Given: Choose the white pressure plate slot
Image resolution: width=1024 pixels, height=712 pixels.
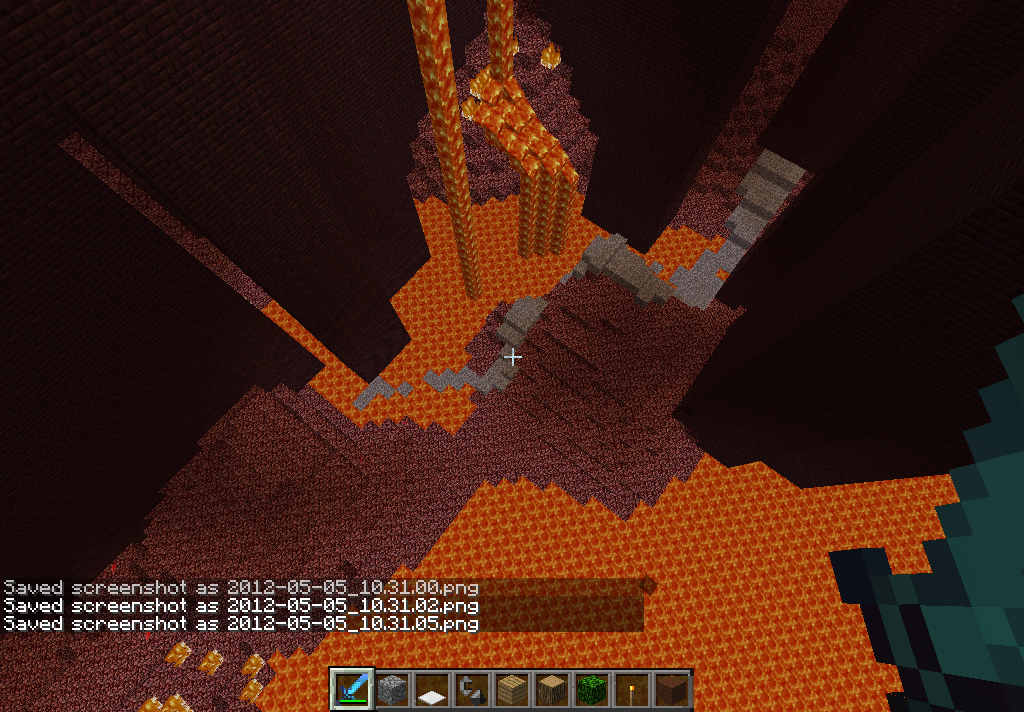Looking at the screenshot, I should [x=432, y=690].
